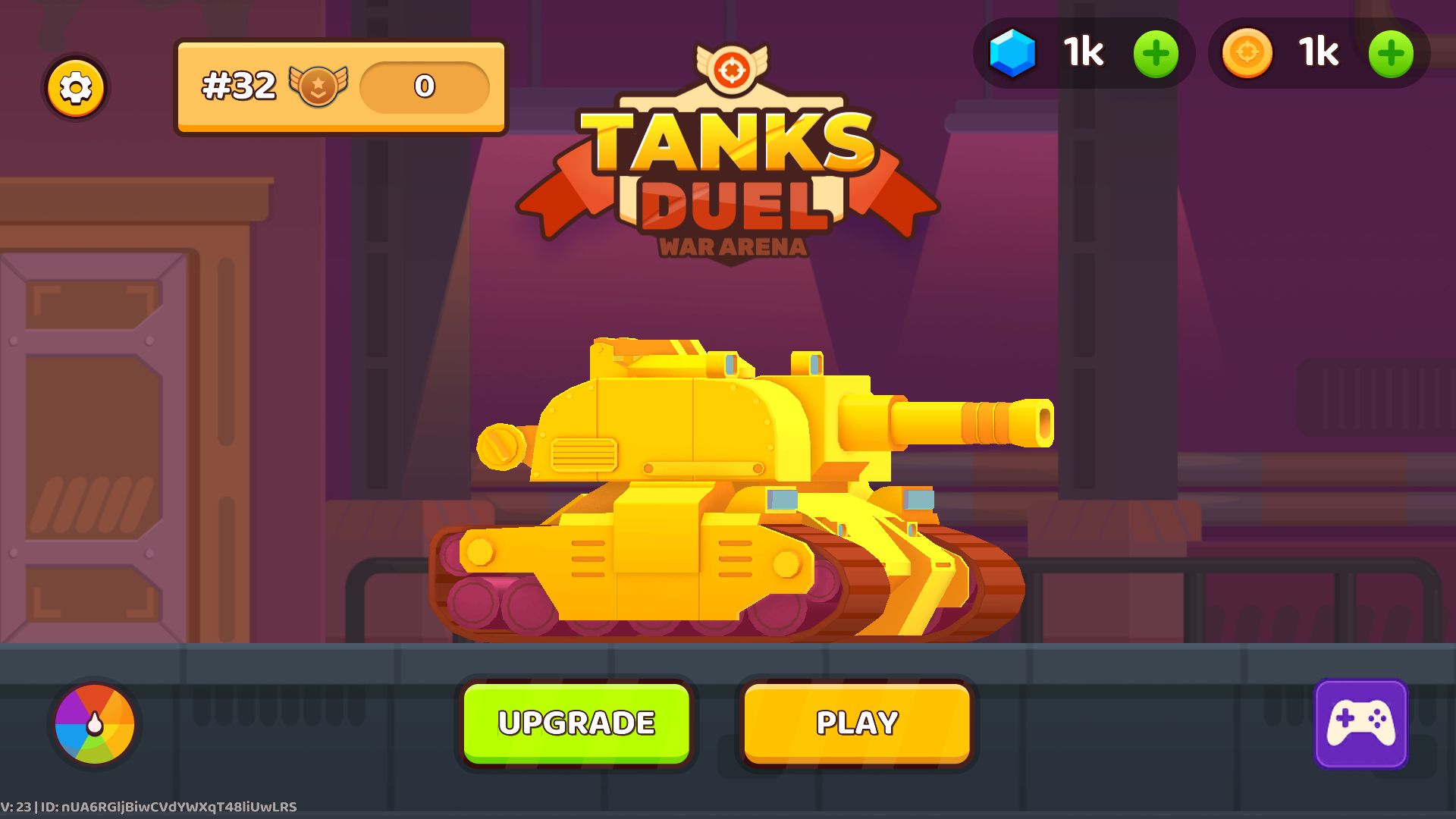Click the version ID text bottom left
1456x819 pixels.
149,807
